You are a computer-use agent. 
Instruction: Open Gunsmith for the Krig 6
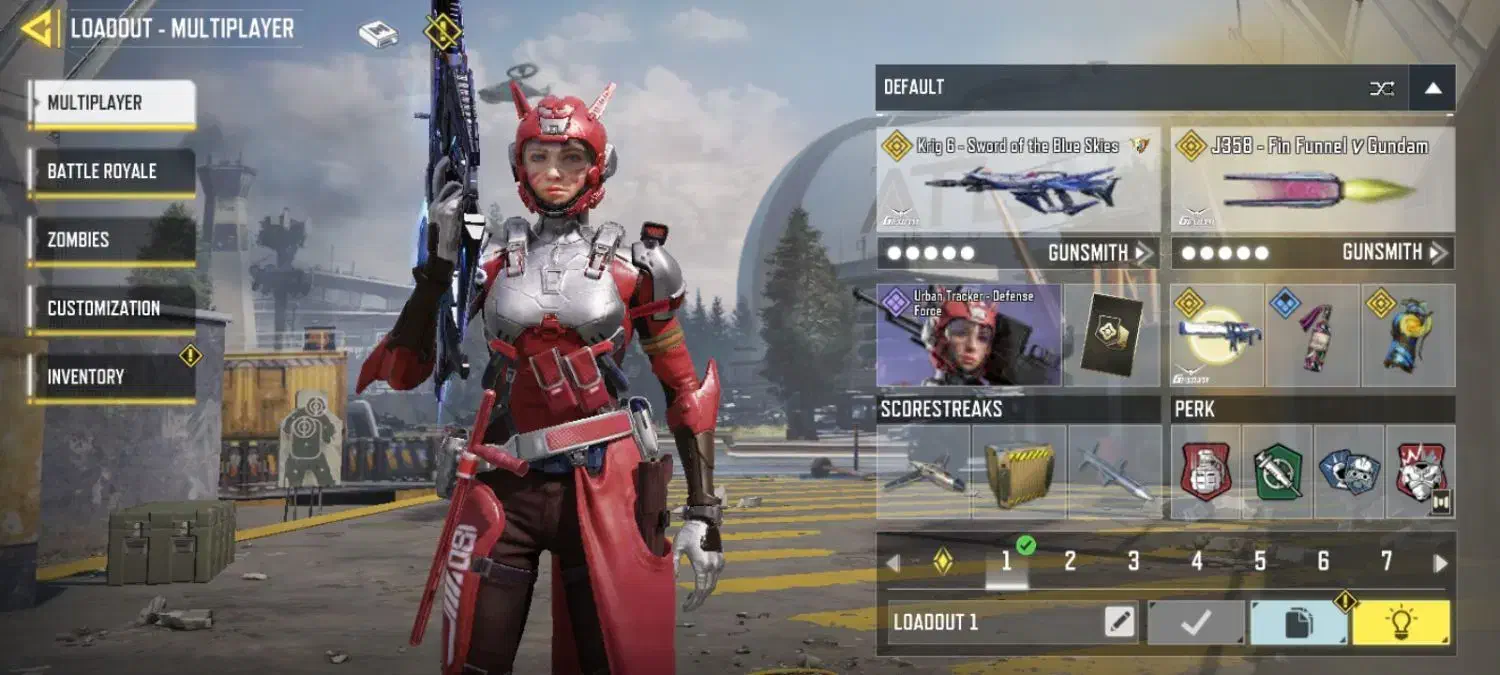pos(1098,253)
